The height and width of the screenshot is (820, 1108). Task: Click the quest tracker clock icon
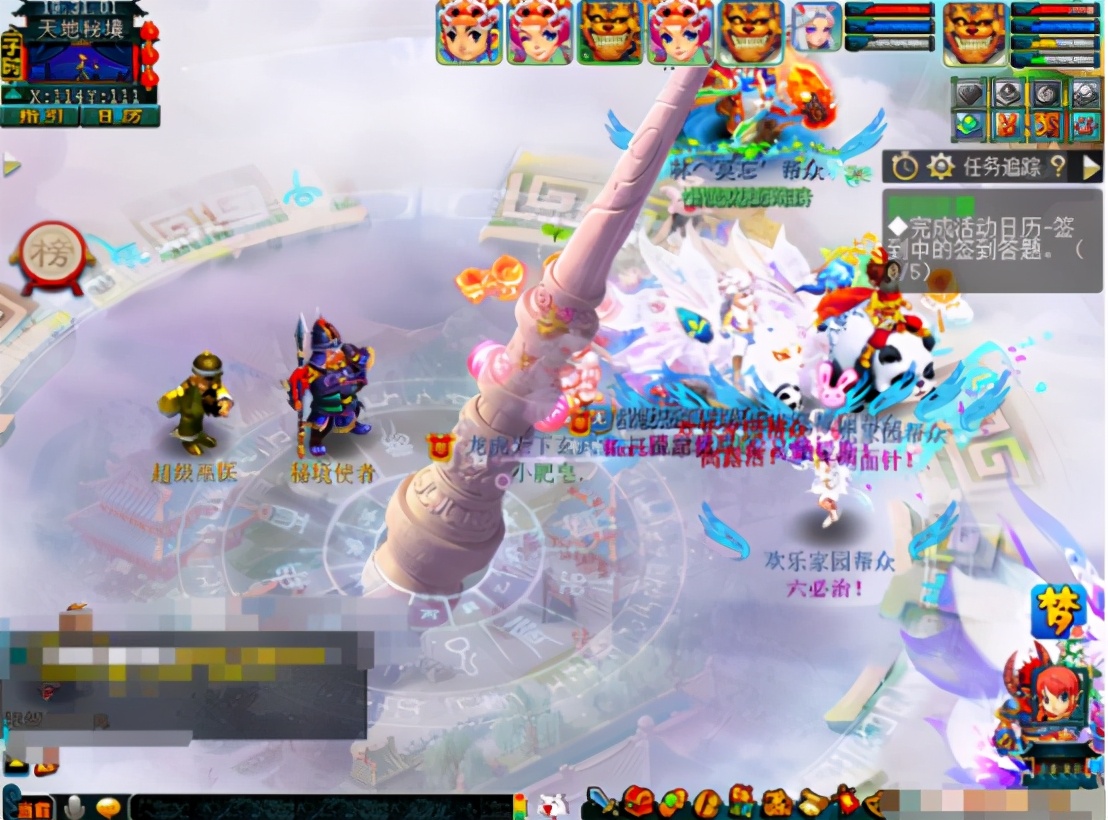pos(905,166)
